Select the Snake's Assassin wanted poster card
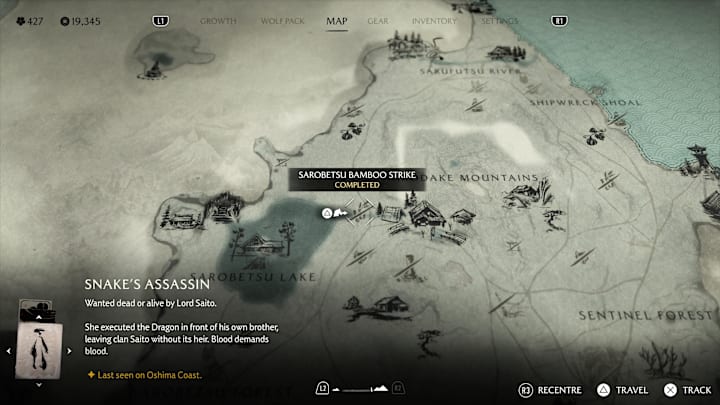720x405 pixels. 39,349
